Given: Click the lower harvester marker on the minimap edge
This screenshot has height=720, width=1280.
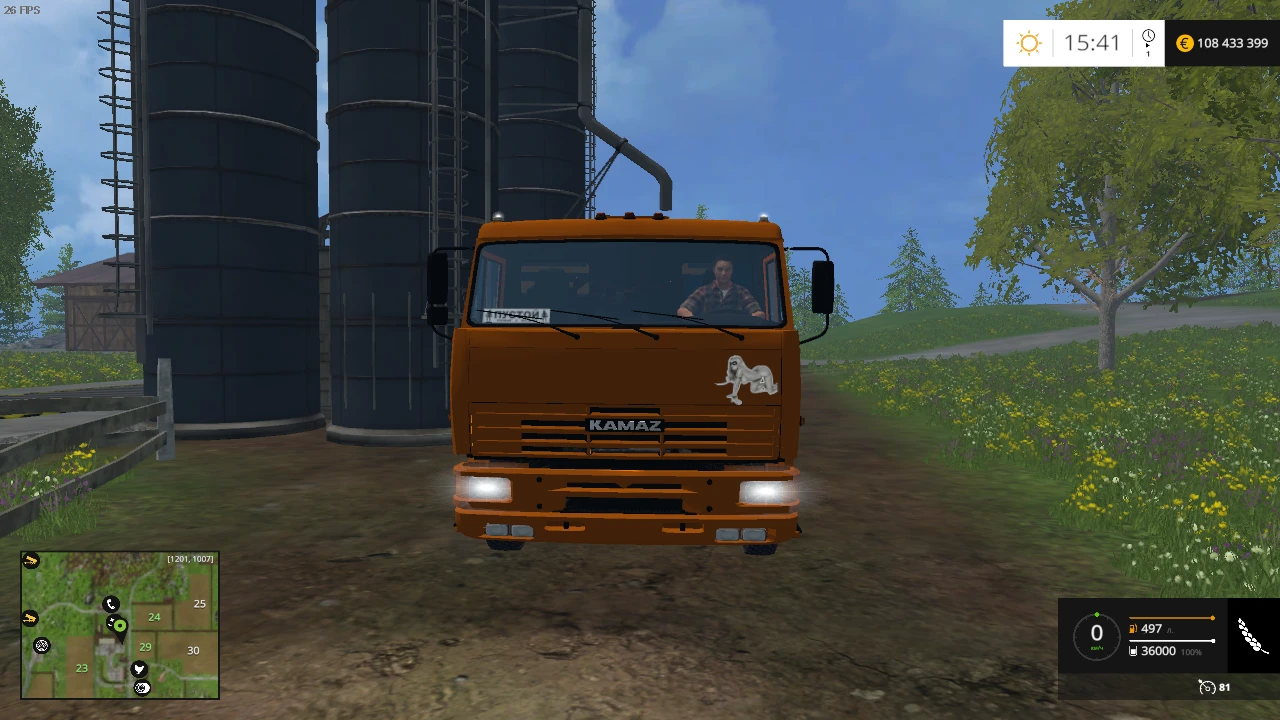Looking at the screenshot, I should point(29,618).
